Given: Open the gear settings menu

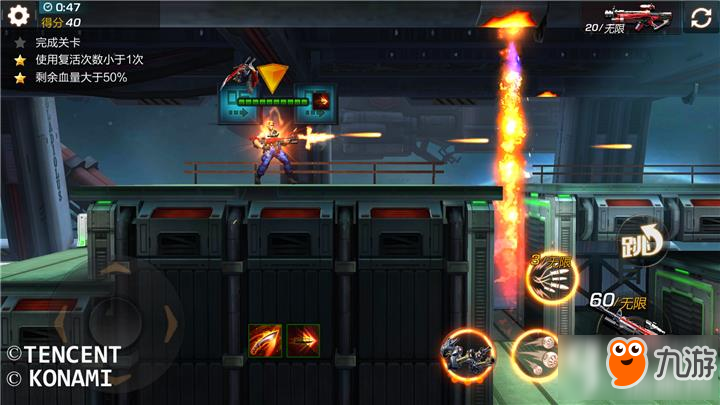Looking at the screenshot, I should tap(18, 15).
